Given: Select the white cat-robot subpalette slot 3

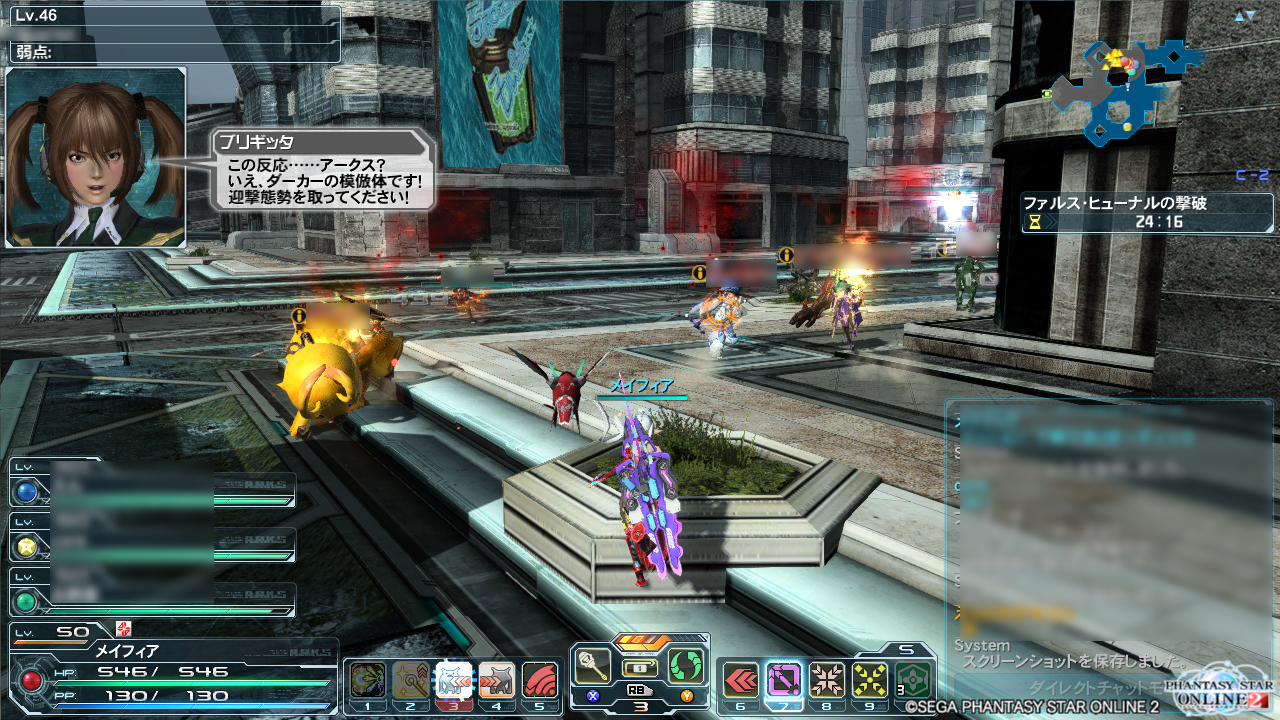Looking at the screenshot, I should point(453,680).
